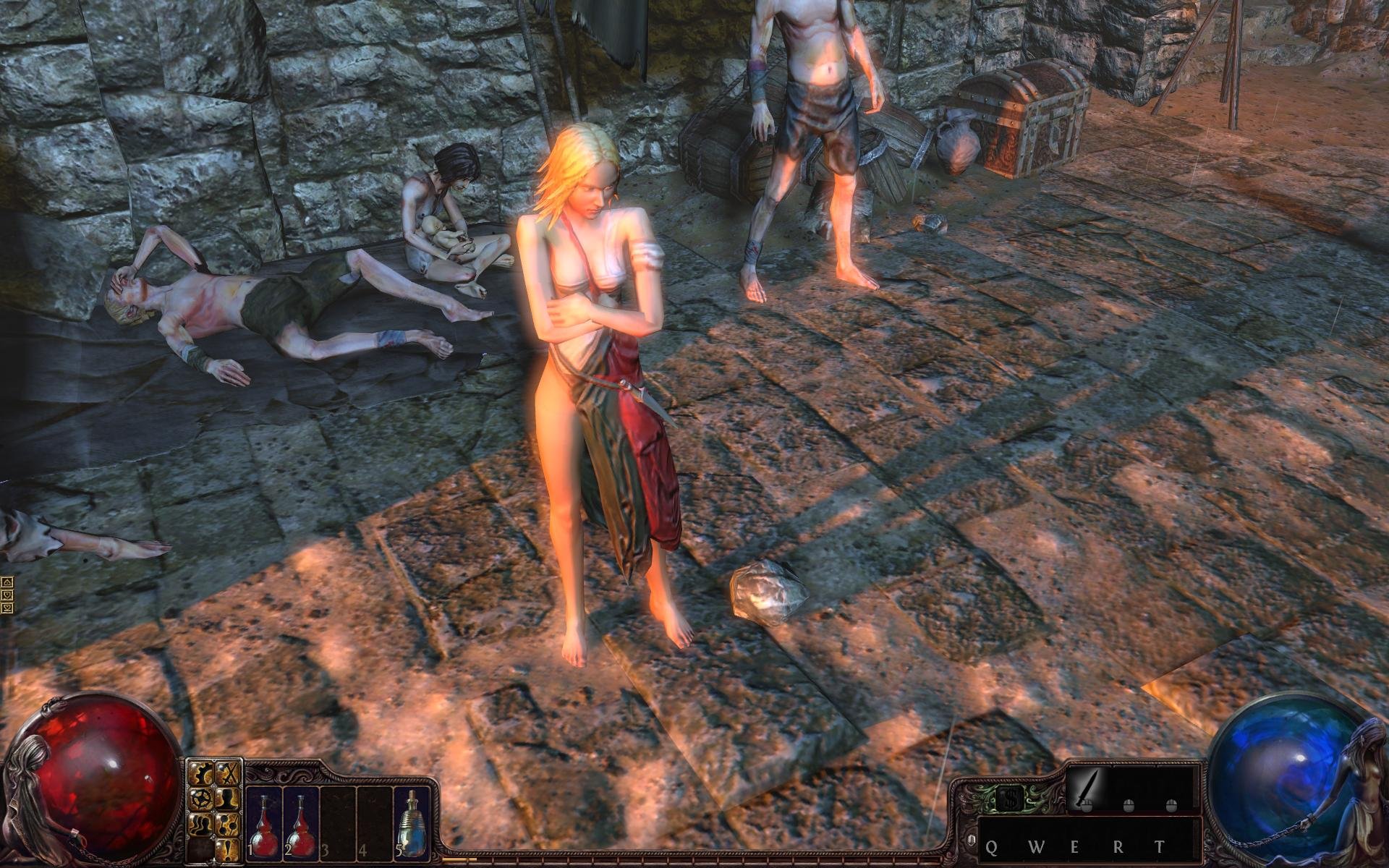Use the blue mana flask in slot 5
Viewport: 1389px width, 868px height.
coord(412,823)
